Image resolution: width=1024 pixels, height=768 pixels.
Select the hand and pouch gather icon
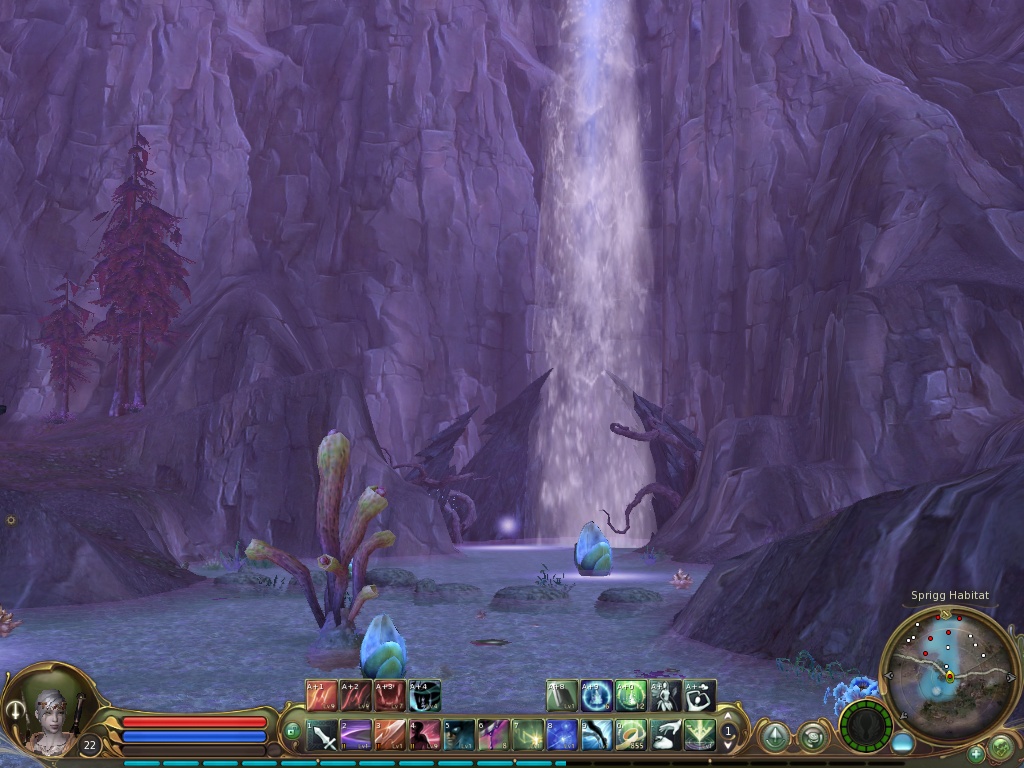pos(665,735)
